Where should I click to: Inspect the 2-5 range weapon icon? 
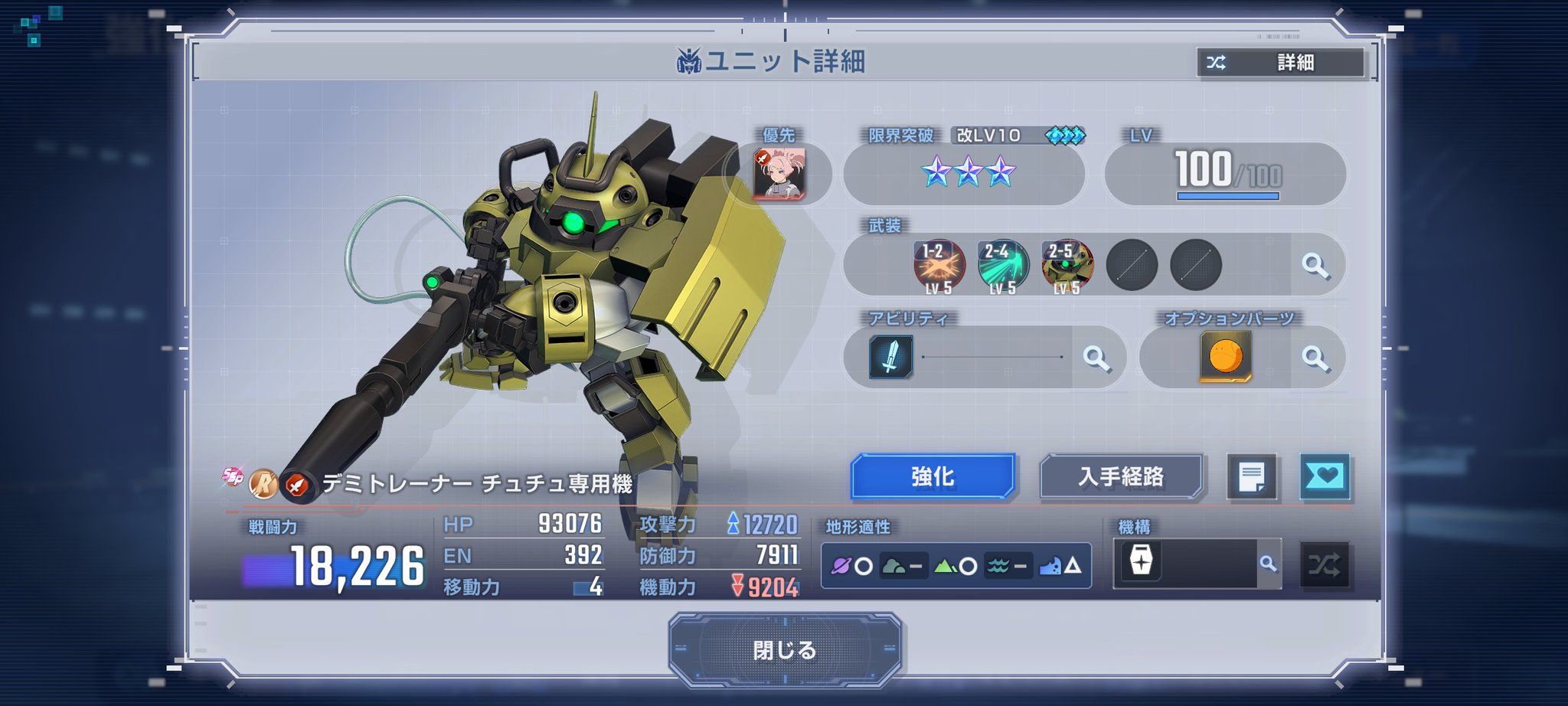(1067, 266)
